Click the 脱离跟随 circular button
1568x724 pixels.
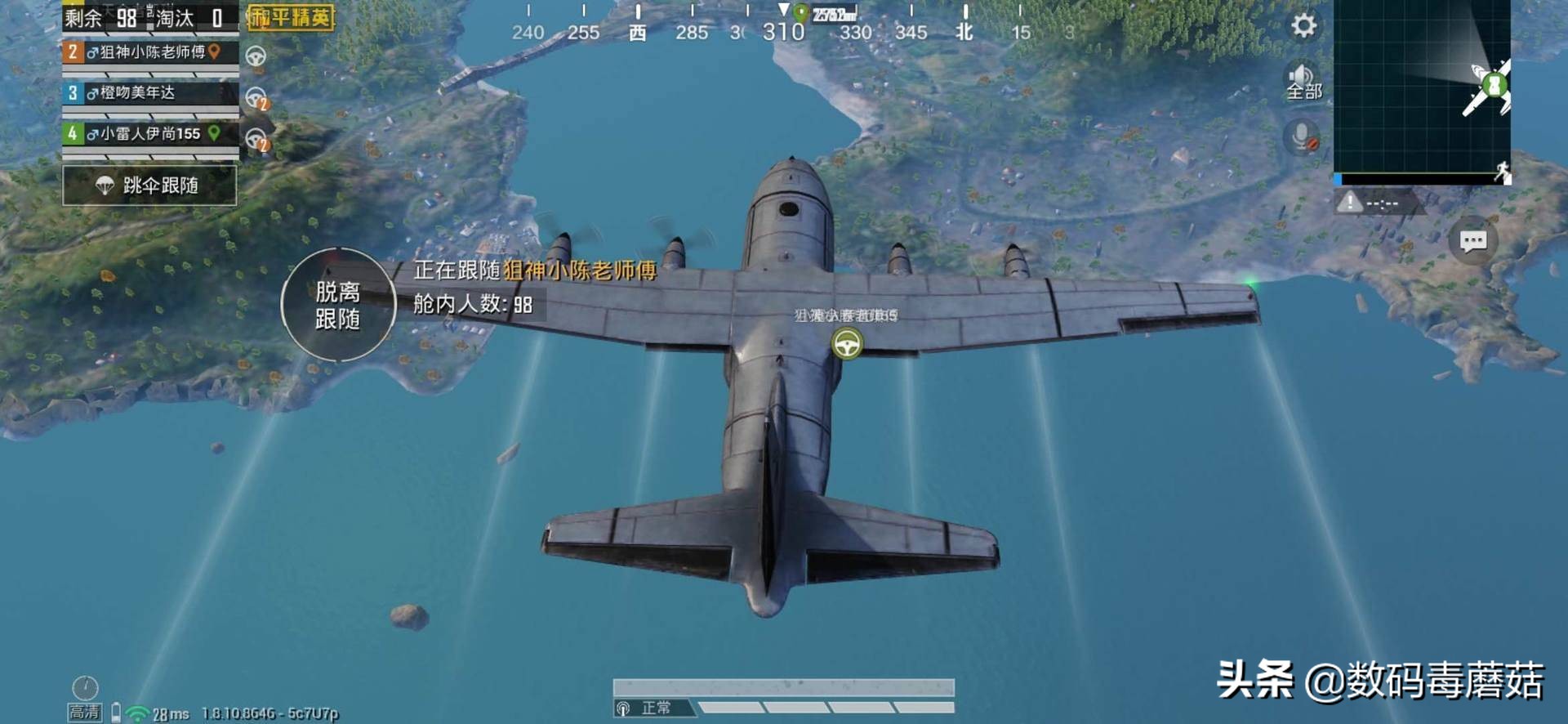click(338, 305)
